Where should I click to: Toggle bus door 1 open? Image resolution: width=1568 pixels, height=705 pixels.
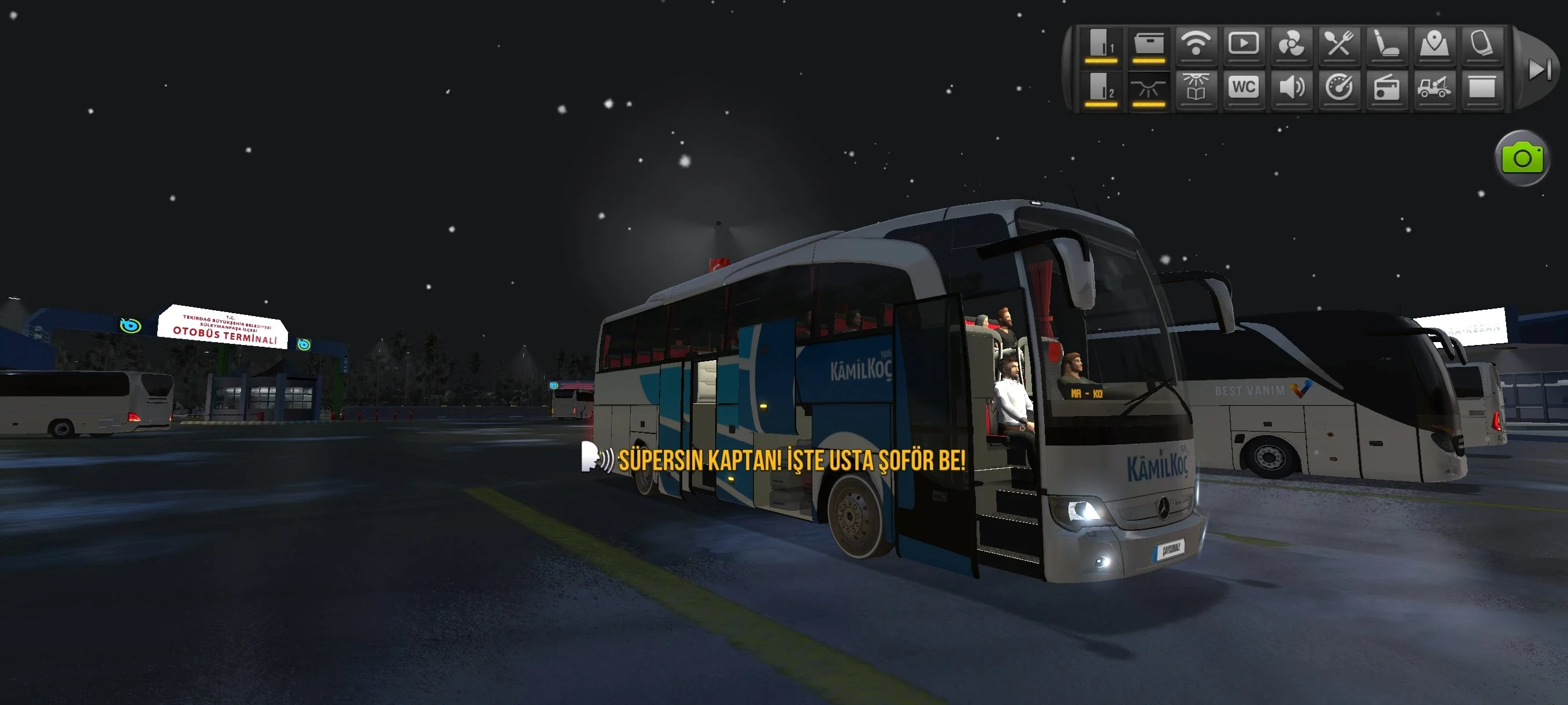tap(1103, 45)
